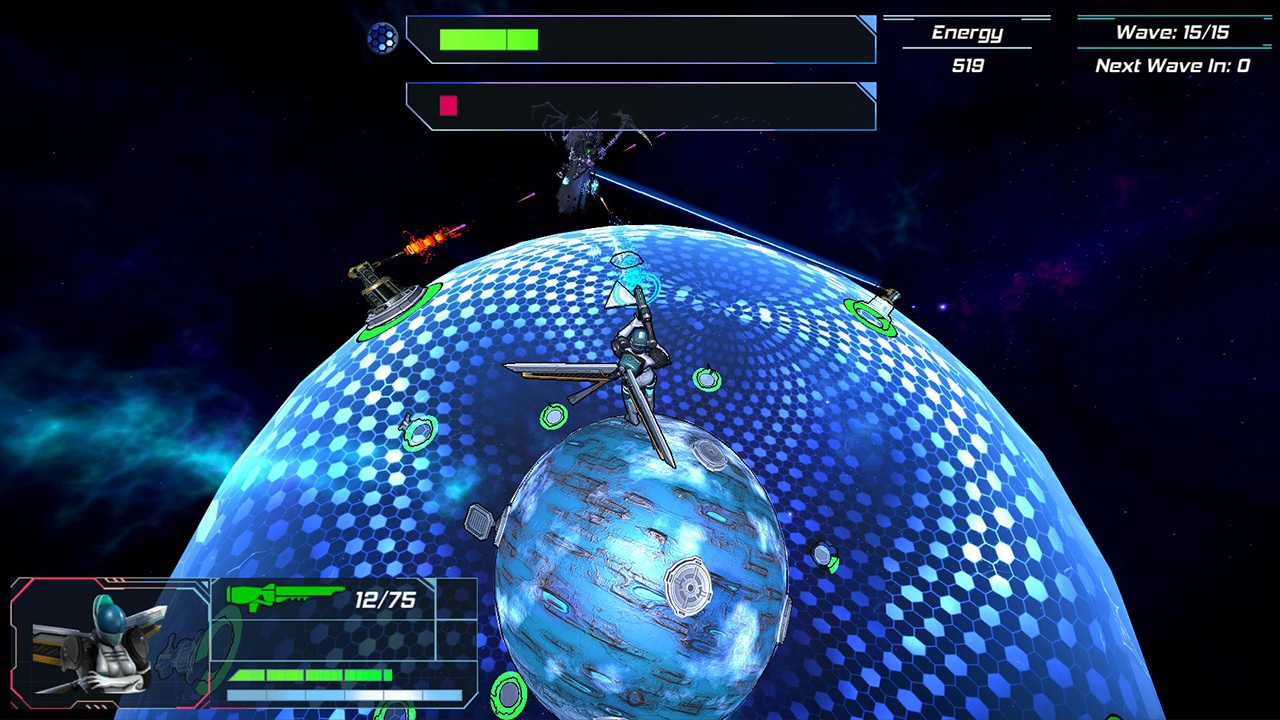Click the shield sphere icon top-left

380,38
